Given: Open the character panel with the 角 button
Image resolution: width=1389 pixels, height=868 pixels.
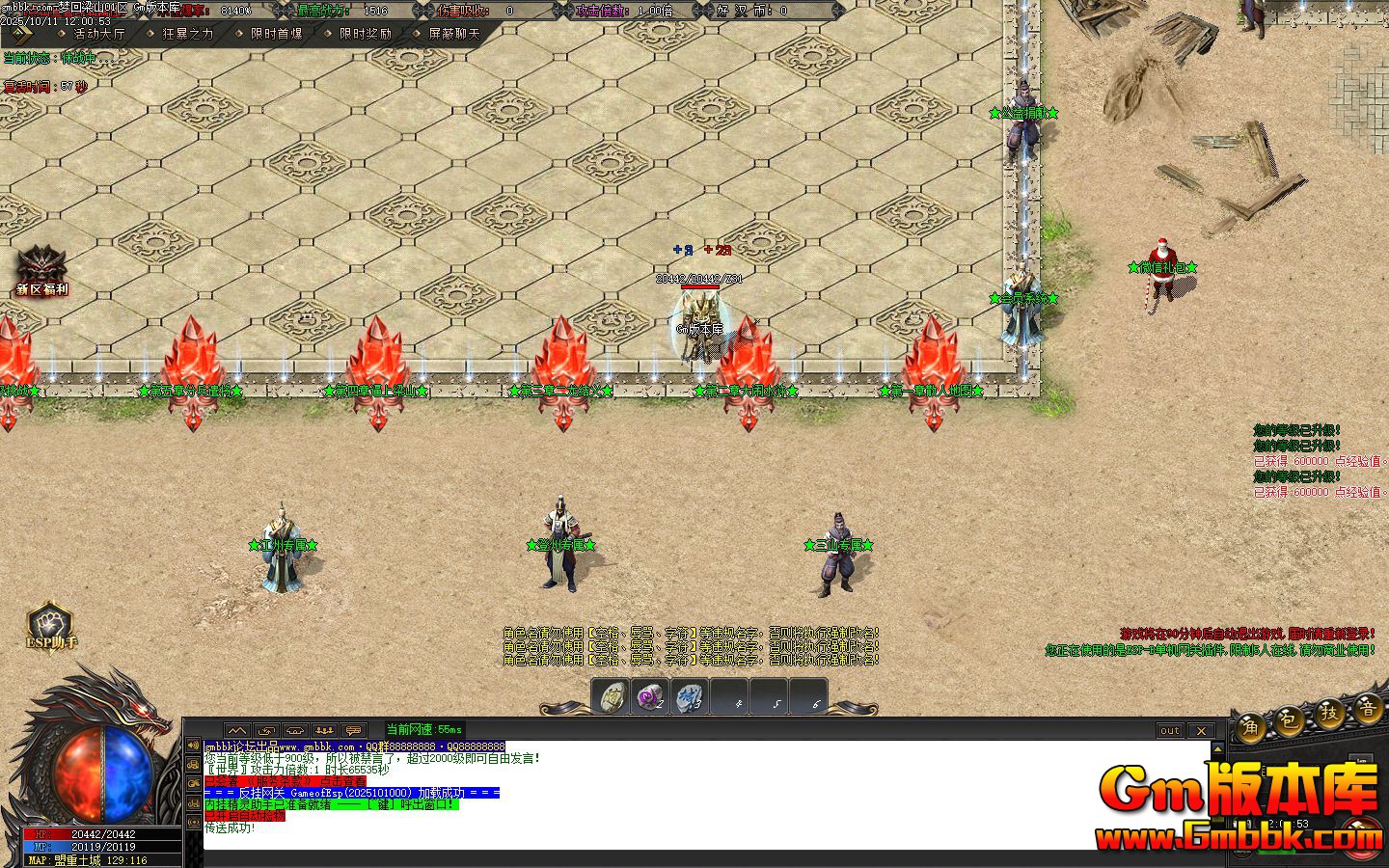Looking at the screenshot, I should tap(1252, 725).
